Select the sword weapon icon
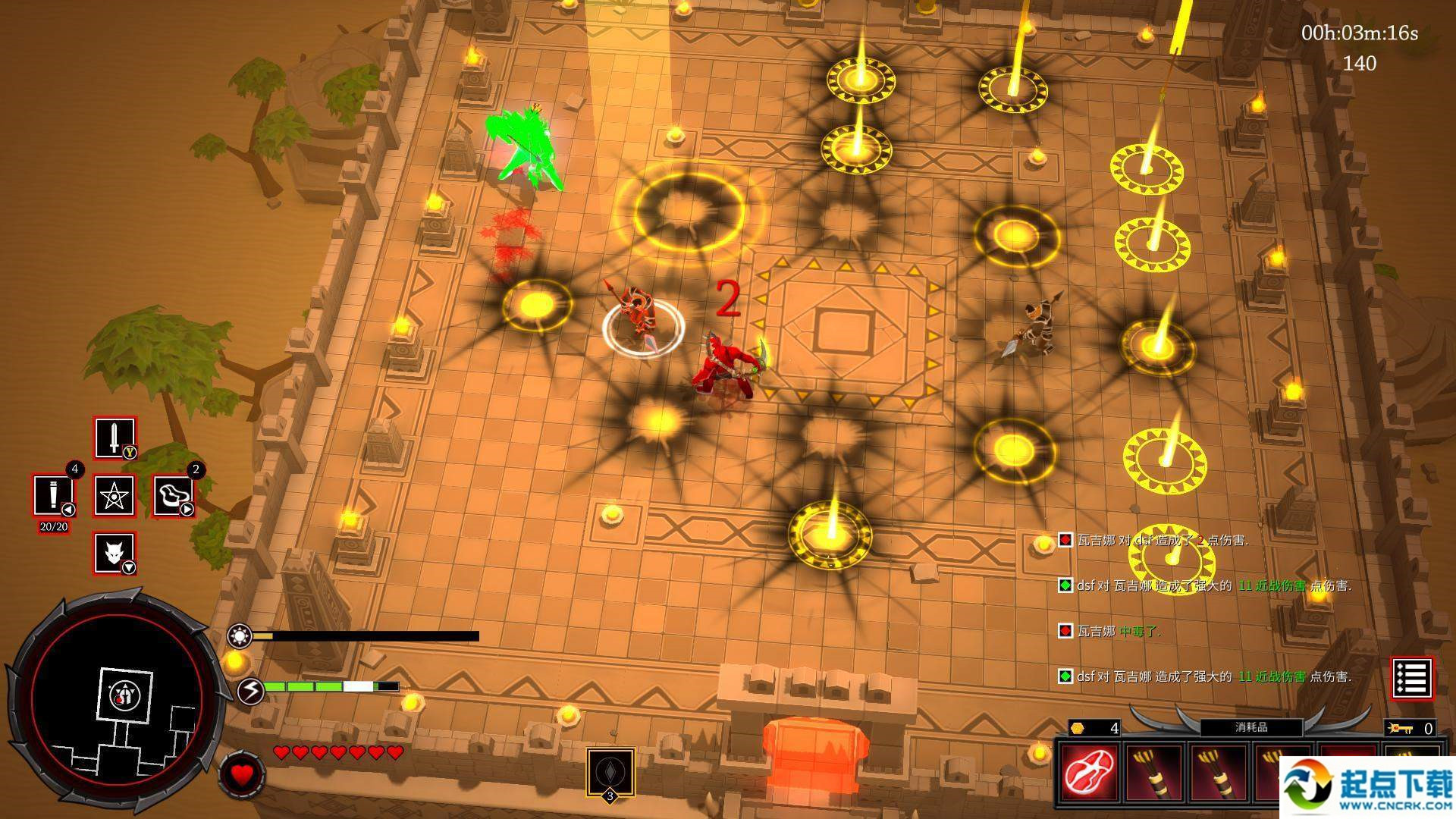Screen dimensions: 1456x819 (115, 438)
